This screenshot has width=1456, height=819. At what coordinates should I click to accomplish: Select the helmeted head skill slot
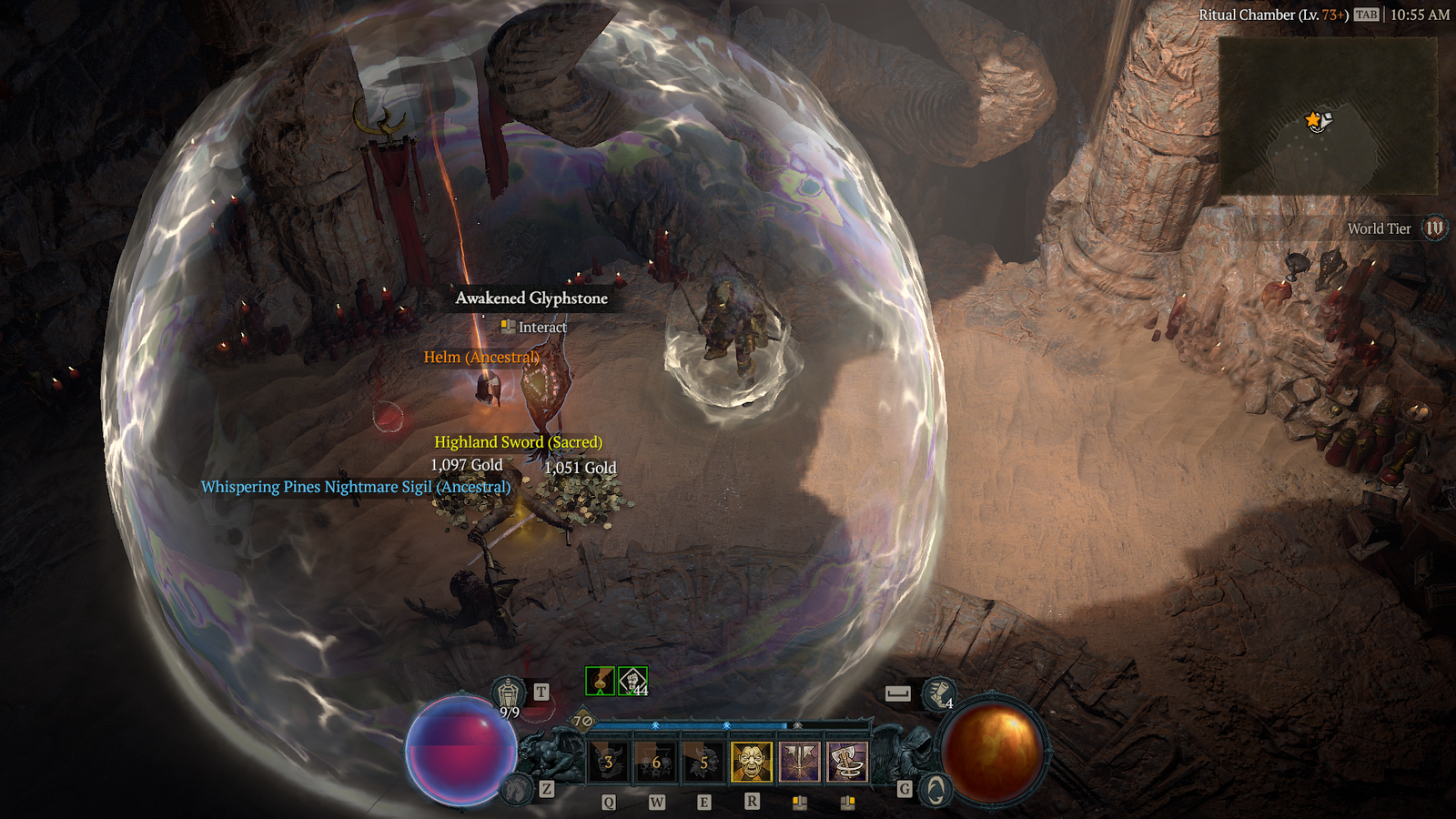[x=703, y=763]
